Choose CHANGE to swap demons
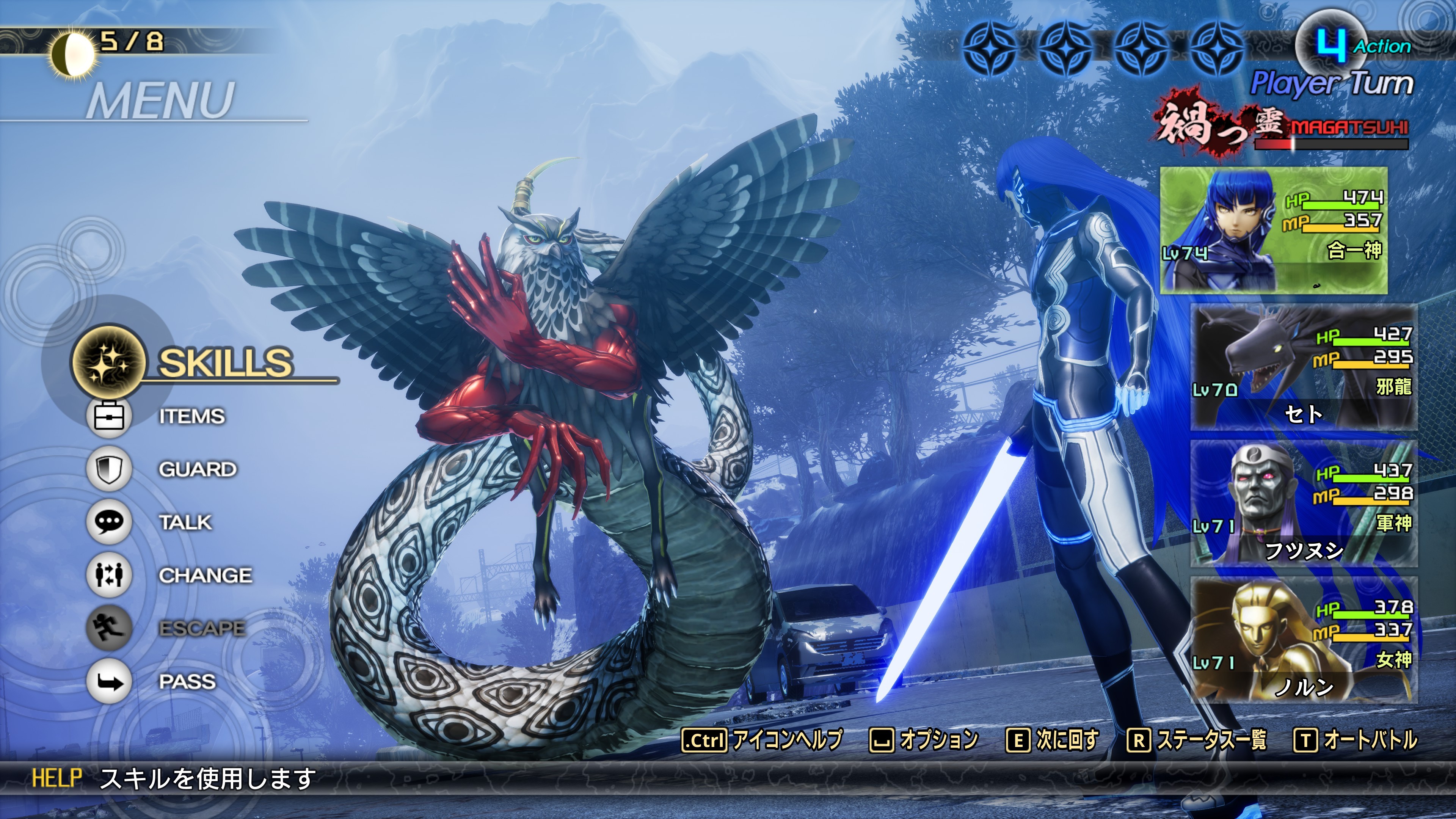Image resolution: width=1456 pixels, height=819 pixels. pos(205,576)
